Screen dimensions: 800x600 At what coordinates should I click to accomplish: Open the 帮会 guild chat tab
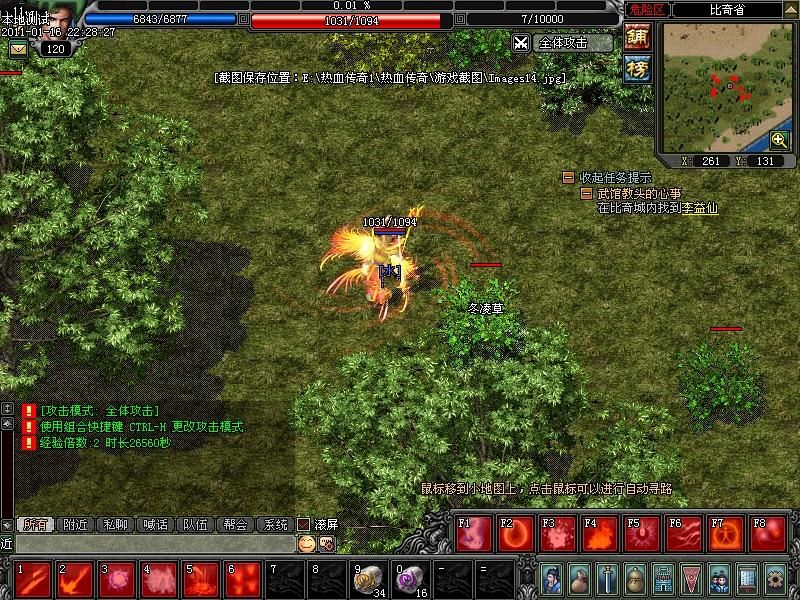coord(235,524)
